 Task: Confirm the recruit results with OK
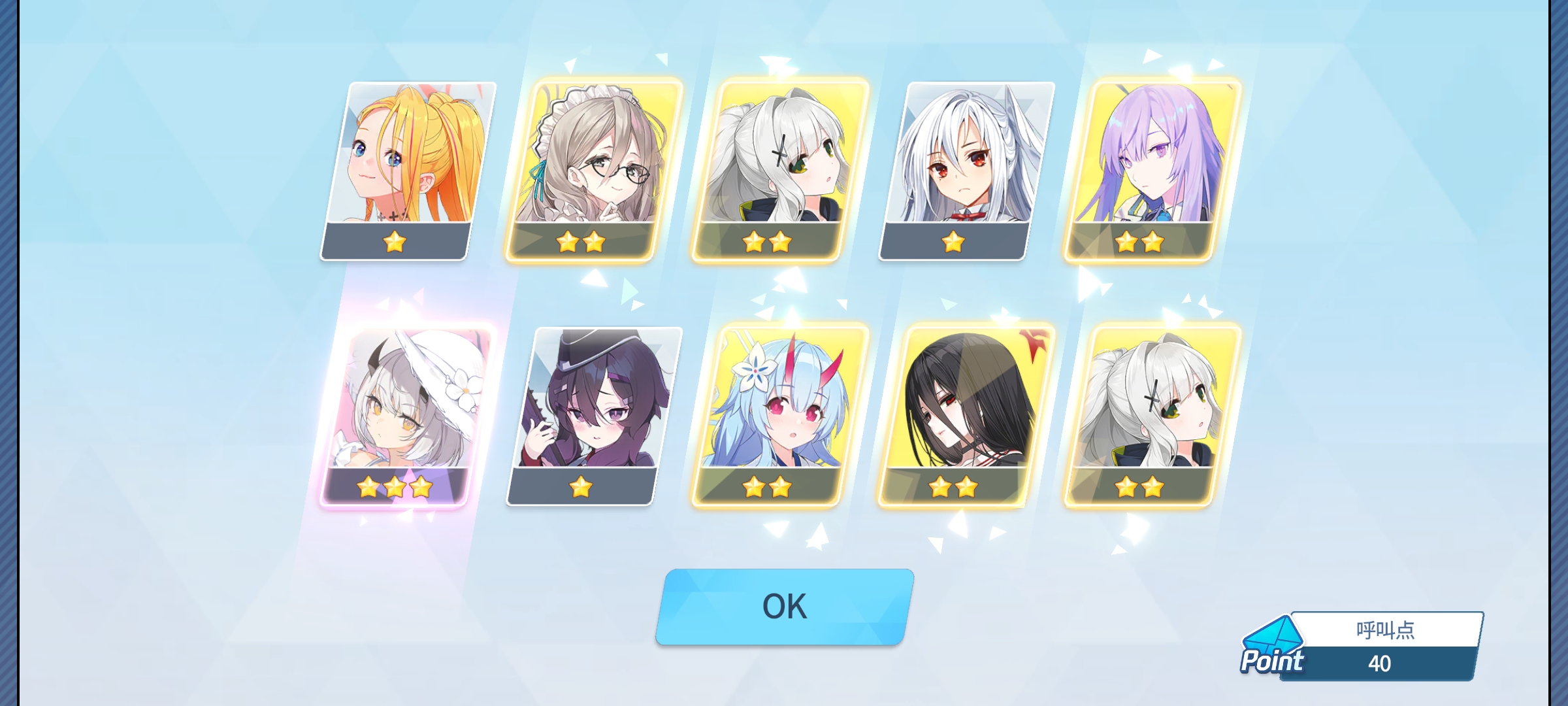784,607
